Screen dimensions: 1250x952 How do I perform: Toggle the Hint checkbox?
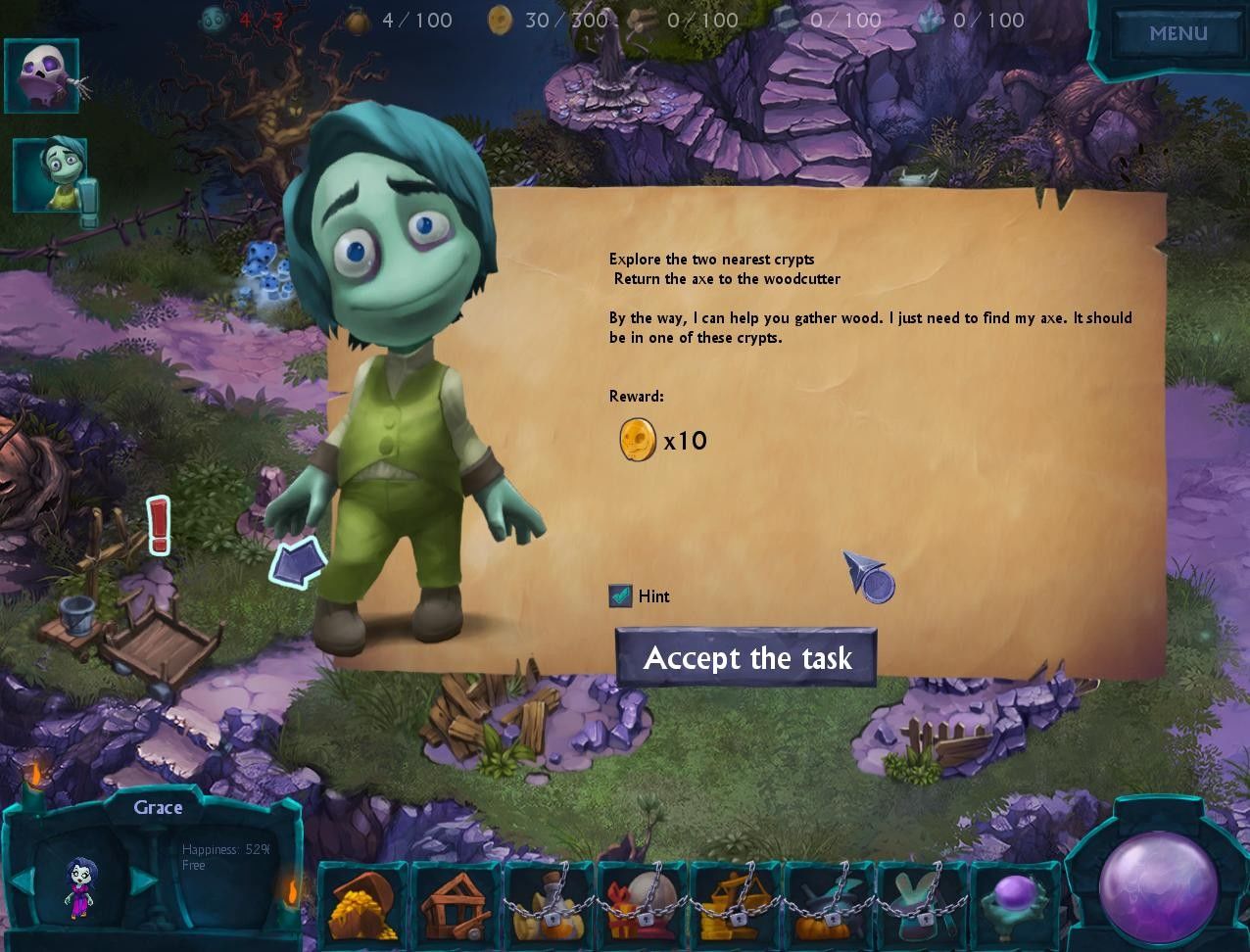click(620, 595)
